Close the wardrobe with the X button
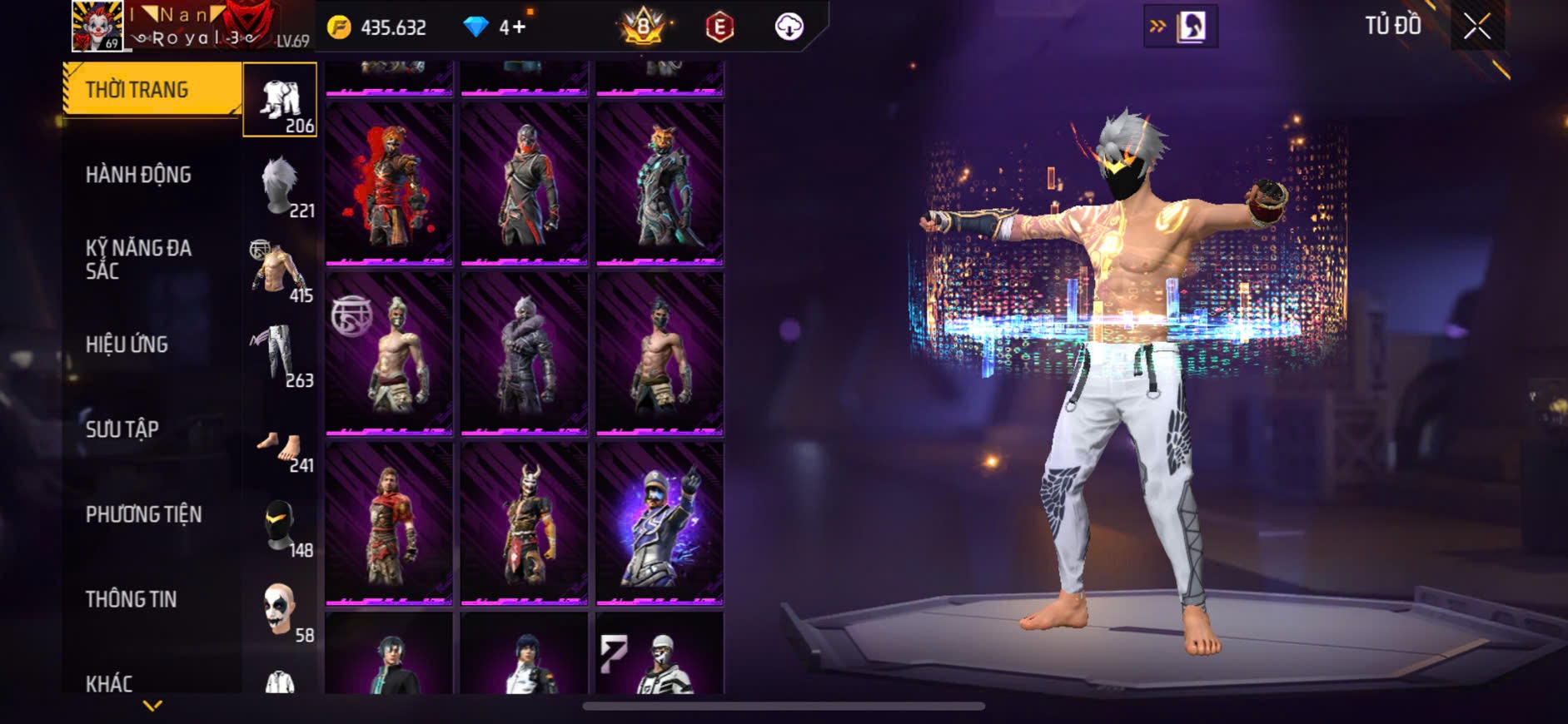 tap(1476, 27)
